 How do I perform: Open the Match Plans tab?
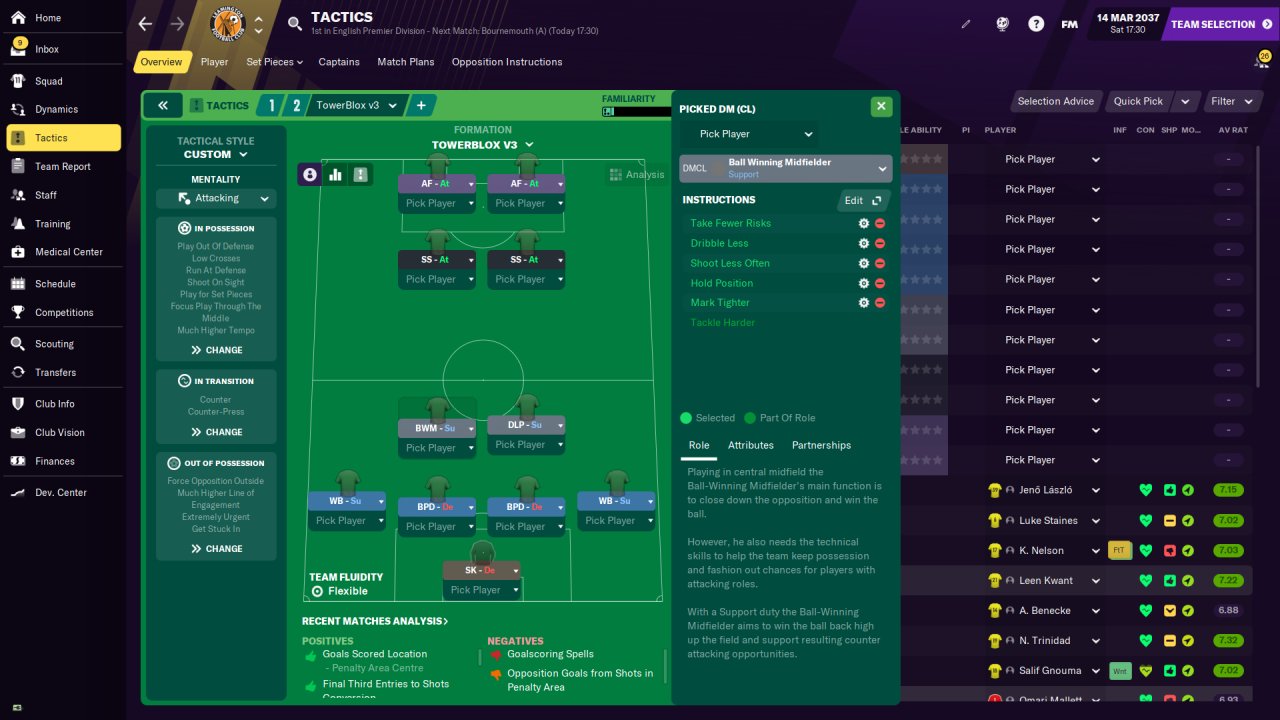click(x=405, y=62)
